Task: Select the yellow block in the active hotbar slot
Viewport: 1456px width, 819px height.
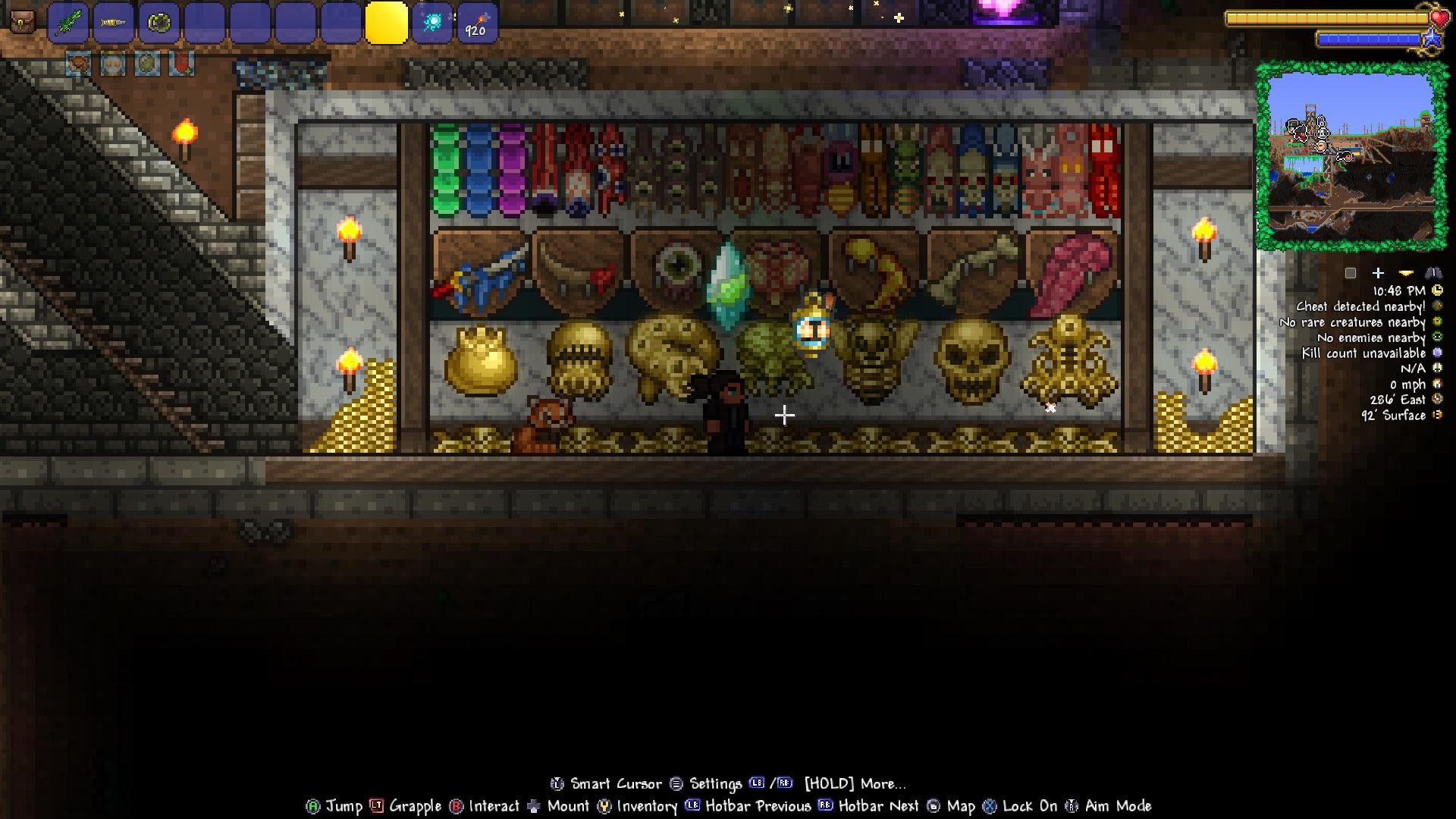Action: 385,23
